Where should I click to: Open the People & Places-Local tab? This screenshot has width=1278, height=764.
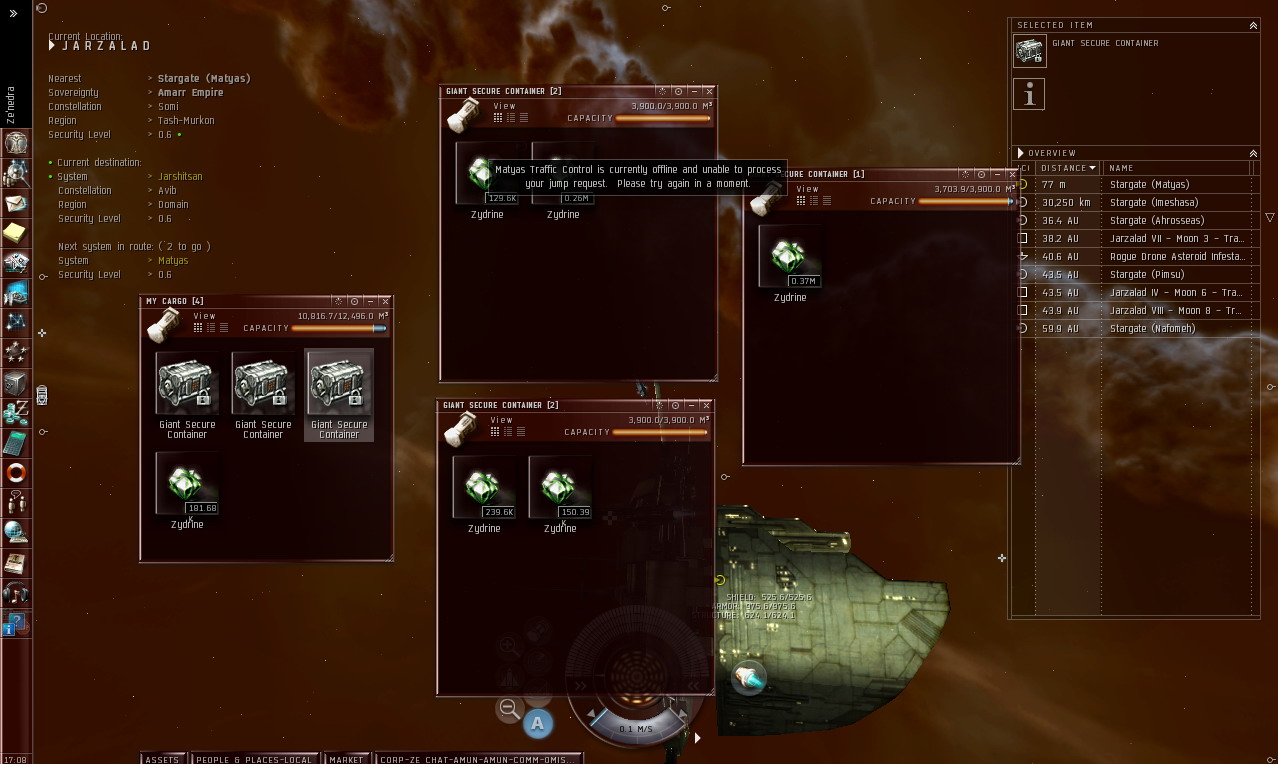point(254,759)
